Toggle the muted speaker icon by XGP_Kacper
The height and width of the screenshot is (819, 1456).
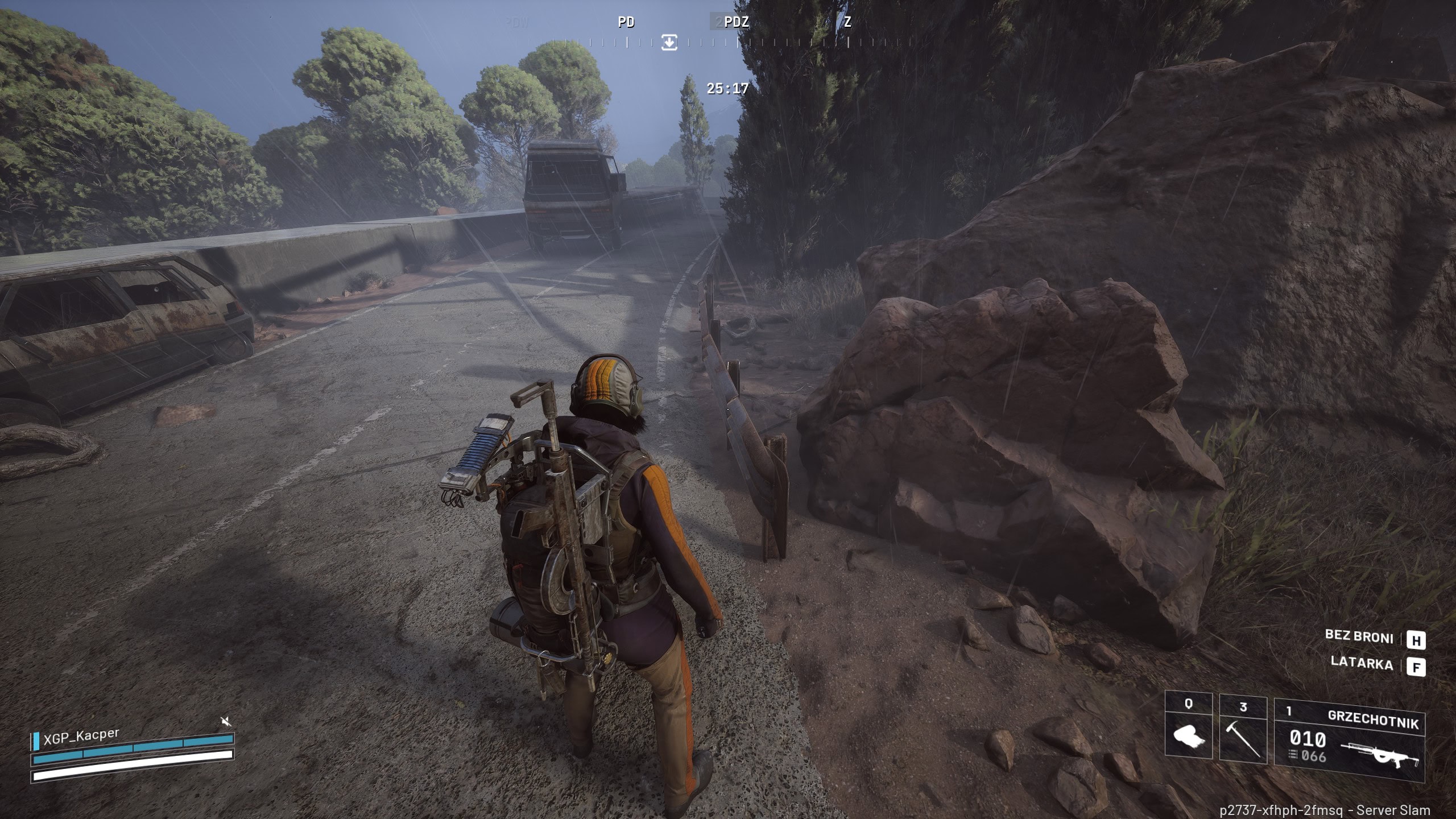click(x=226, y=722)
